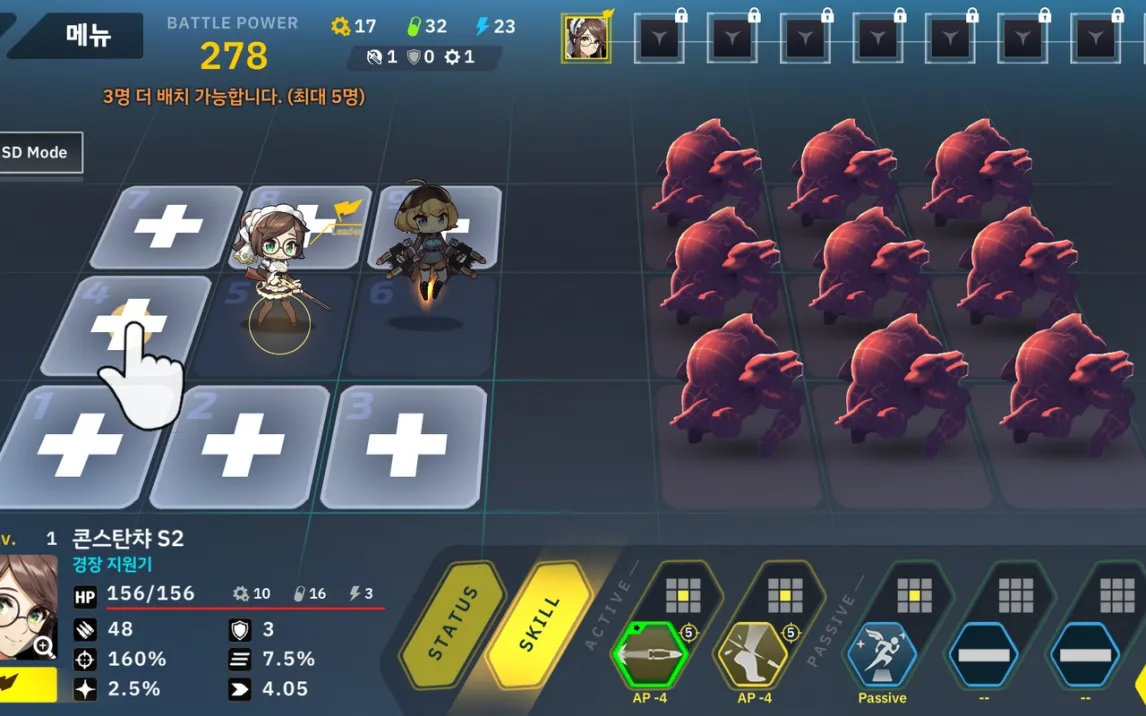Place a unit on grid tile 7
The image size is (1146, 716).
(169, 227)
